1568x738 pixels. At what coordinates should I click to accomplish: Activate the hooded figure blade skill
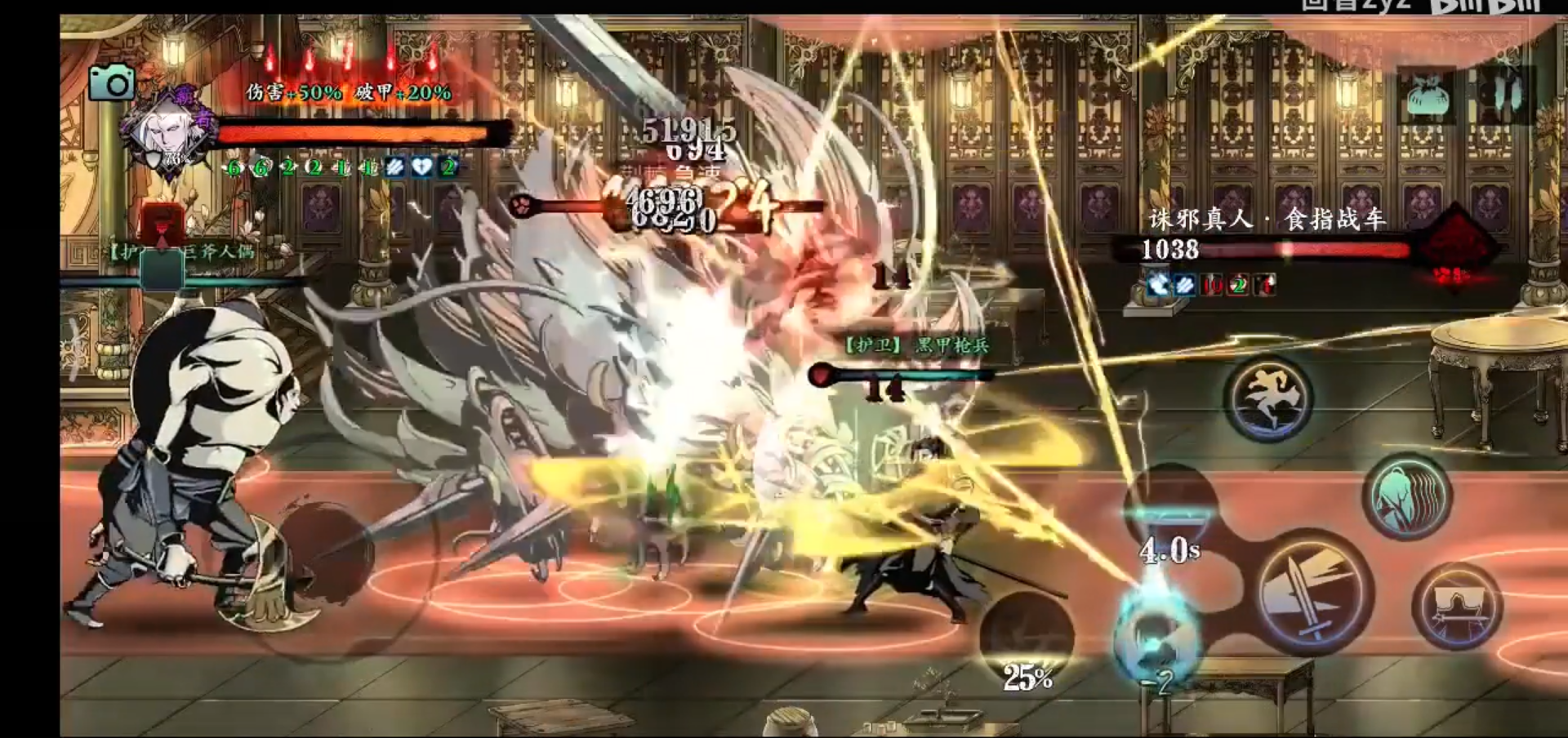(x=1457, y=607)
